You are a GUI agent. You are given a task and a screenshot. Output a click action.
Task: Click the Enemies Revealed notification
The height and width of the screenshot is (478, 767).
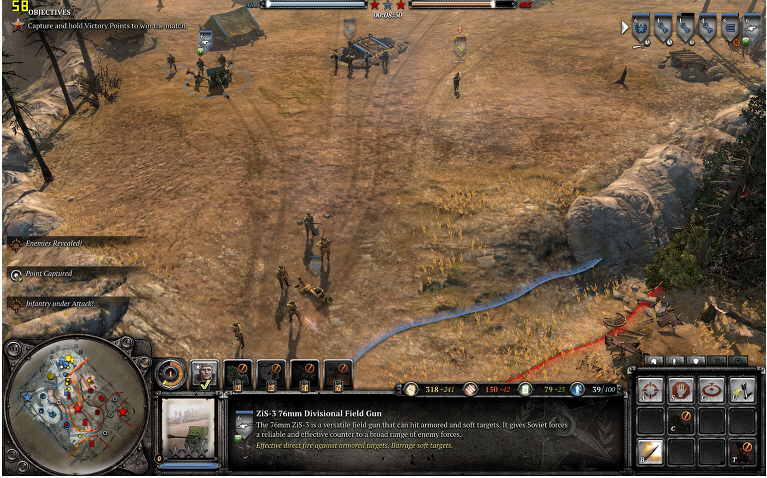click(55, 243)
